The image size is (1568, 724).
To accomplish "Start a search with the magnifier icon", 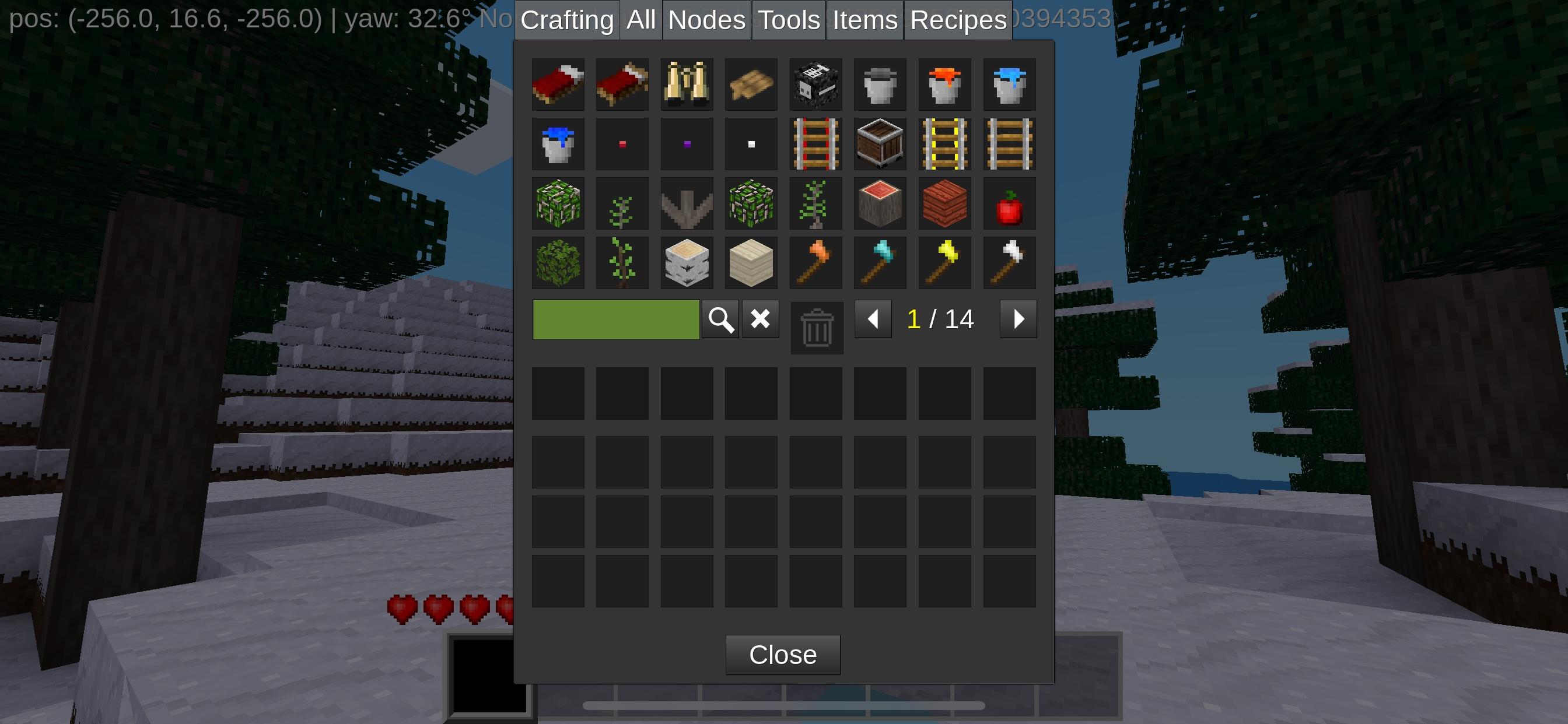I will [x=720, y=319].
